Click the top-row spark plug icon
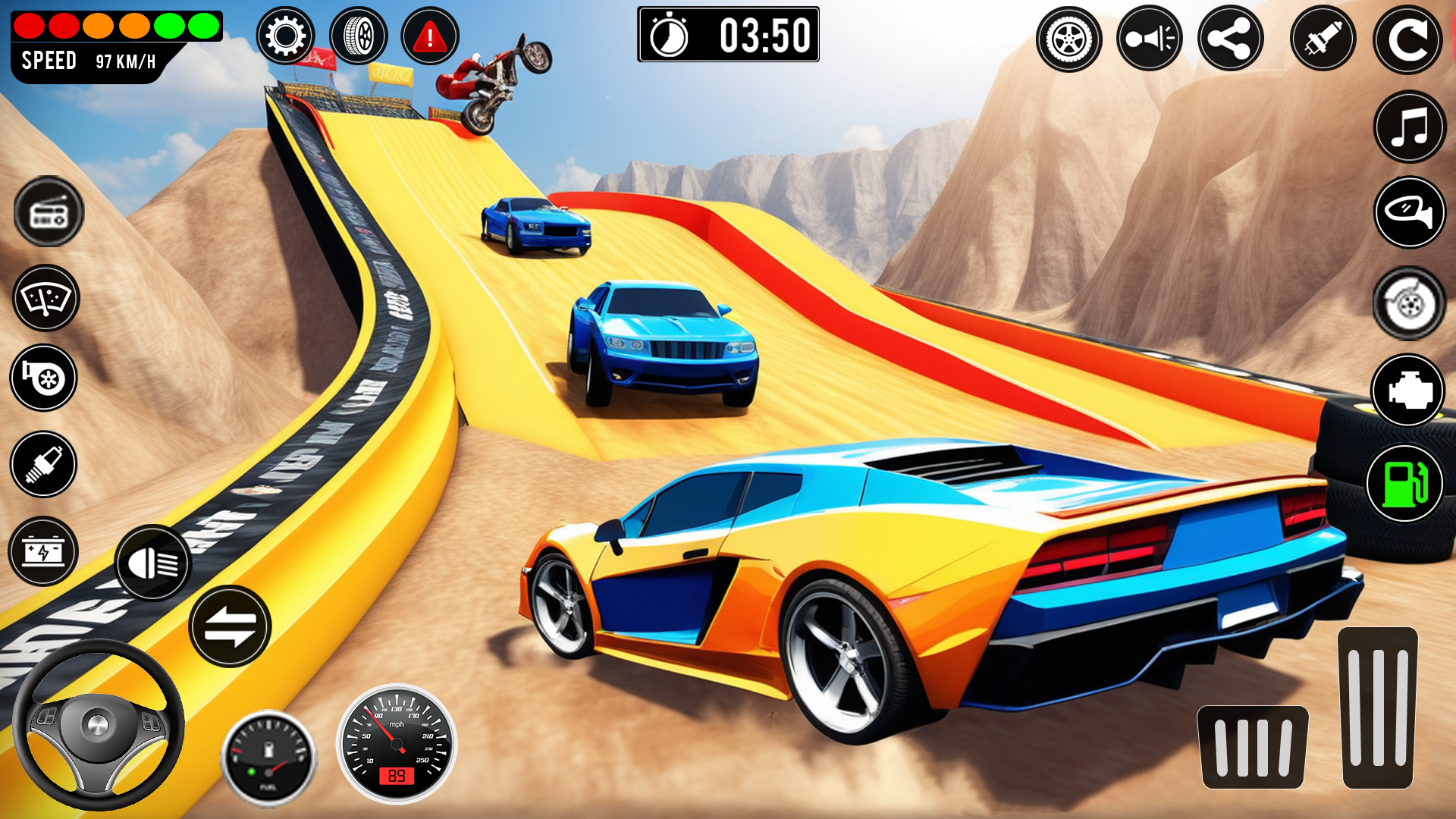The image size is (1456, 819). [1323, 39]
